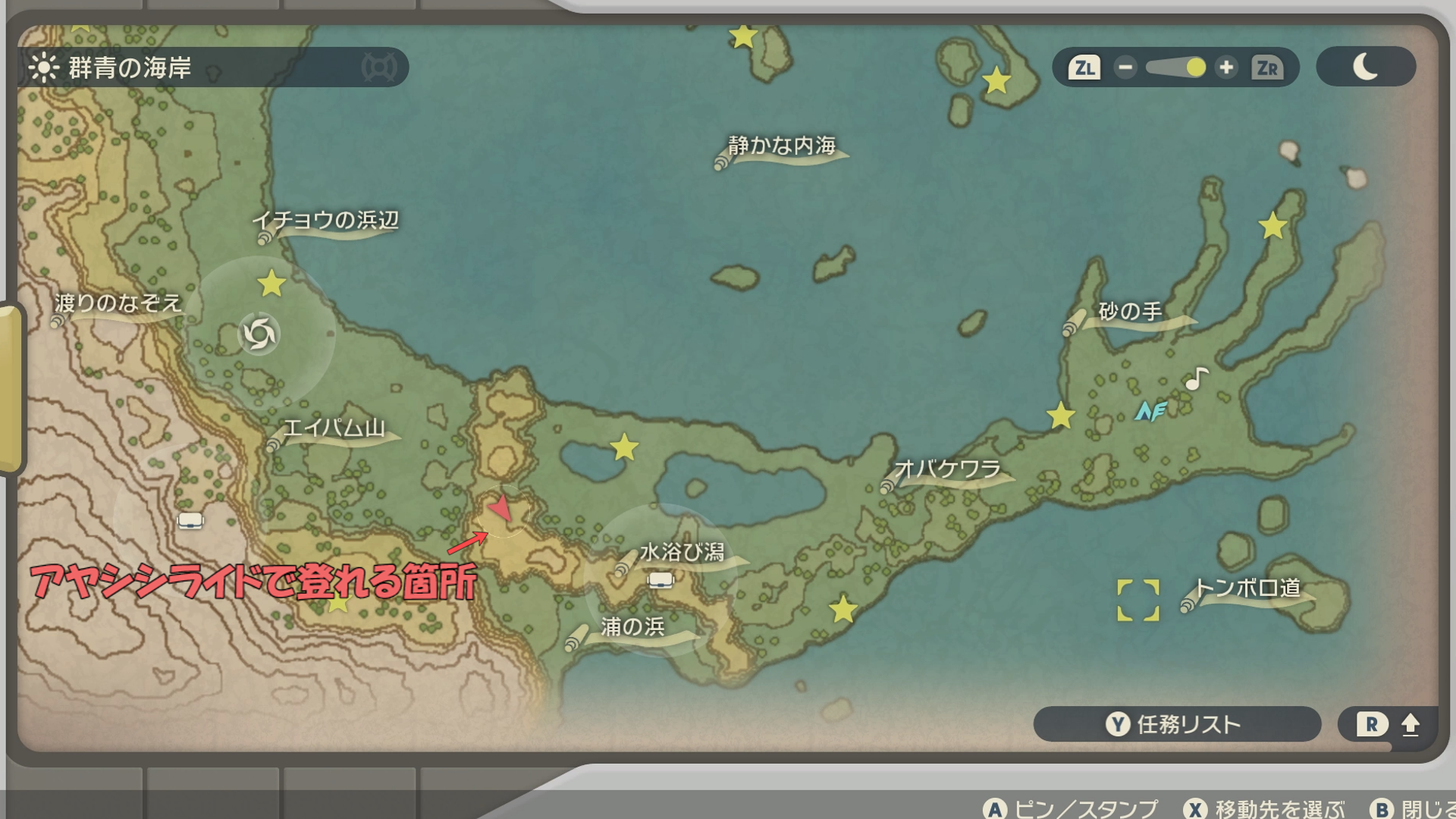1456x819 pixels.
Task: Pick the 水浴び潟 location label
Action: 682,552
